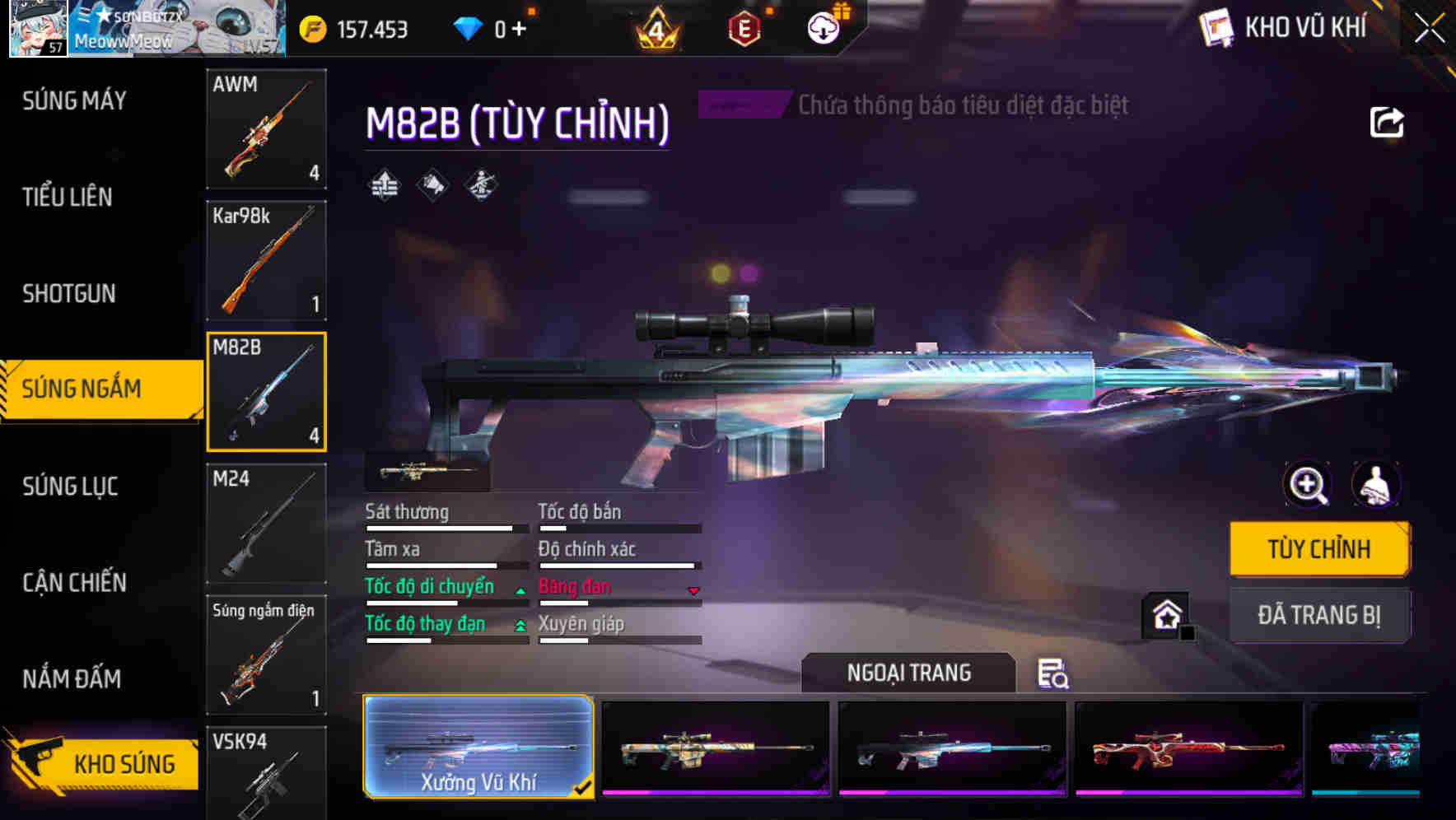Click the loudspeaker announcement attribute icon
This screenshot has width=1456, height=820.
(432, 184)
